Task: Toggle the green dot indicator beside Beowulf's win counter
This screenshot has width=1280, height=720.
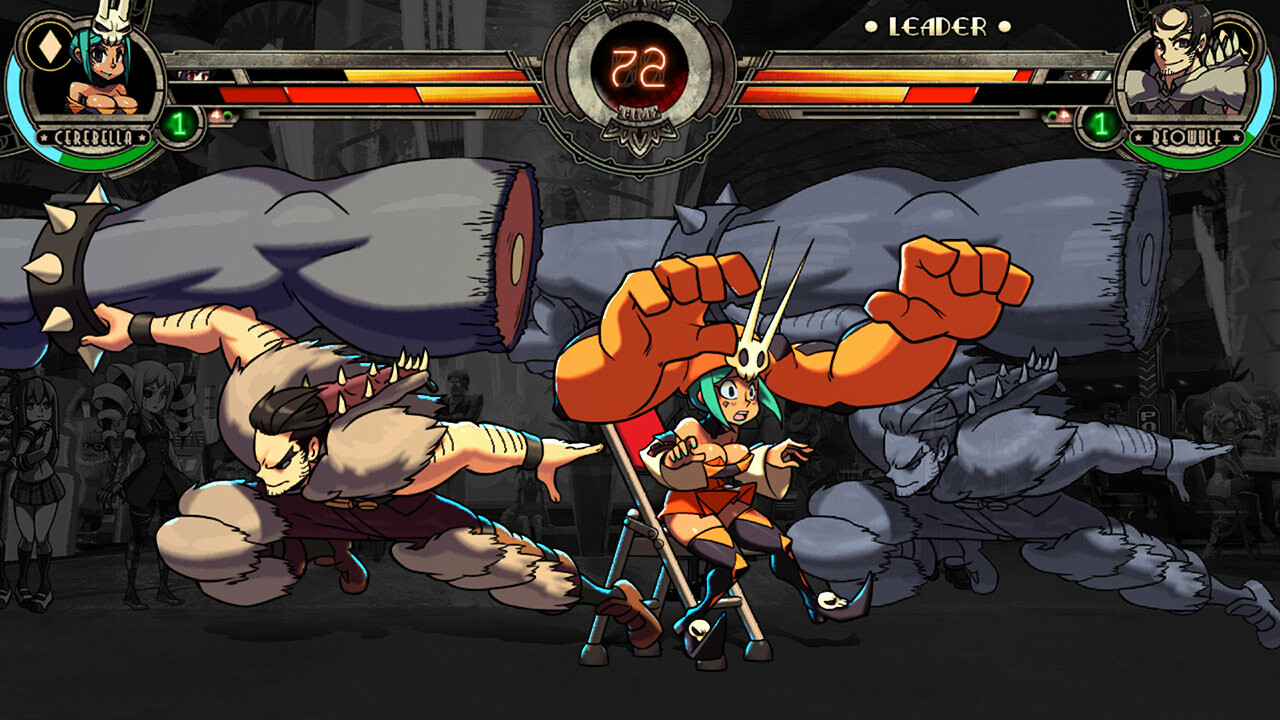Action: coord(1051,114)
